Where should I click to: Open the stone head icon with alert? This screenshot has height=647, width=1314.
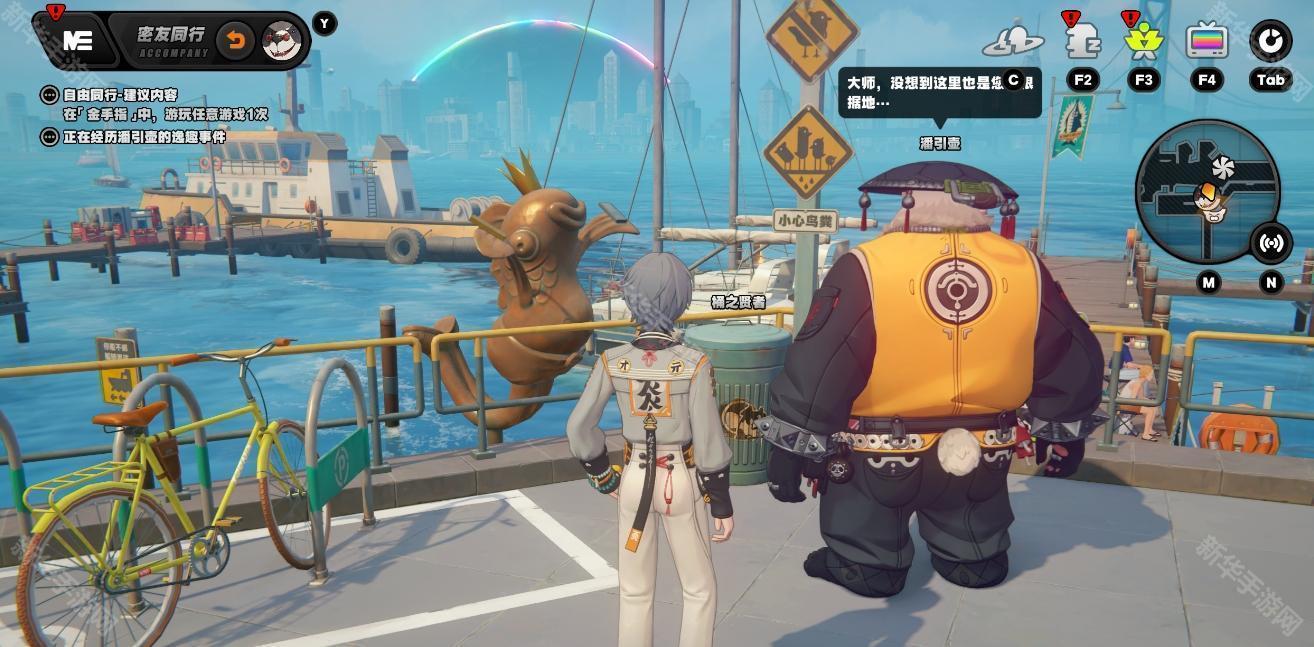1082,42
